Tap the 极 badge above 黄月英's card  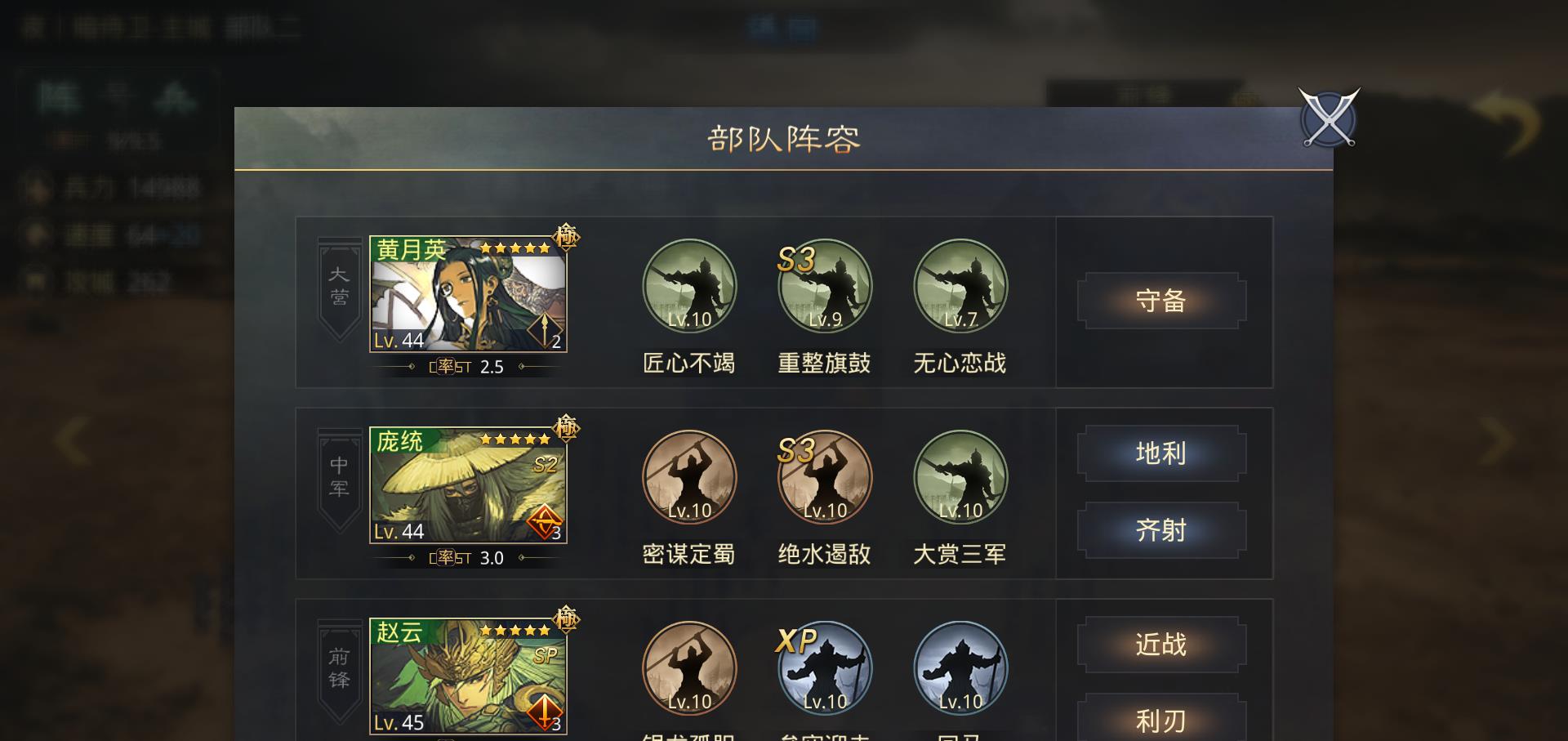pyautogui.click(x=565, y=236)
